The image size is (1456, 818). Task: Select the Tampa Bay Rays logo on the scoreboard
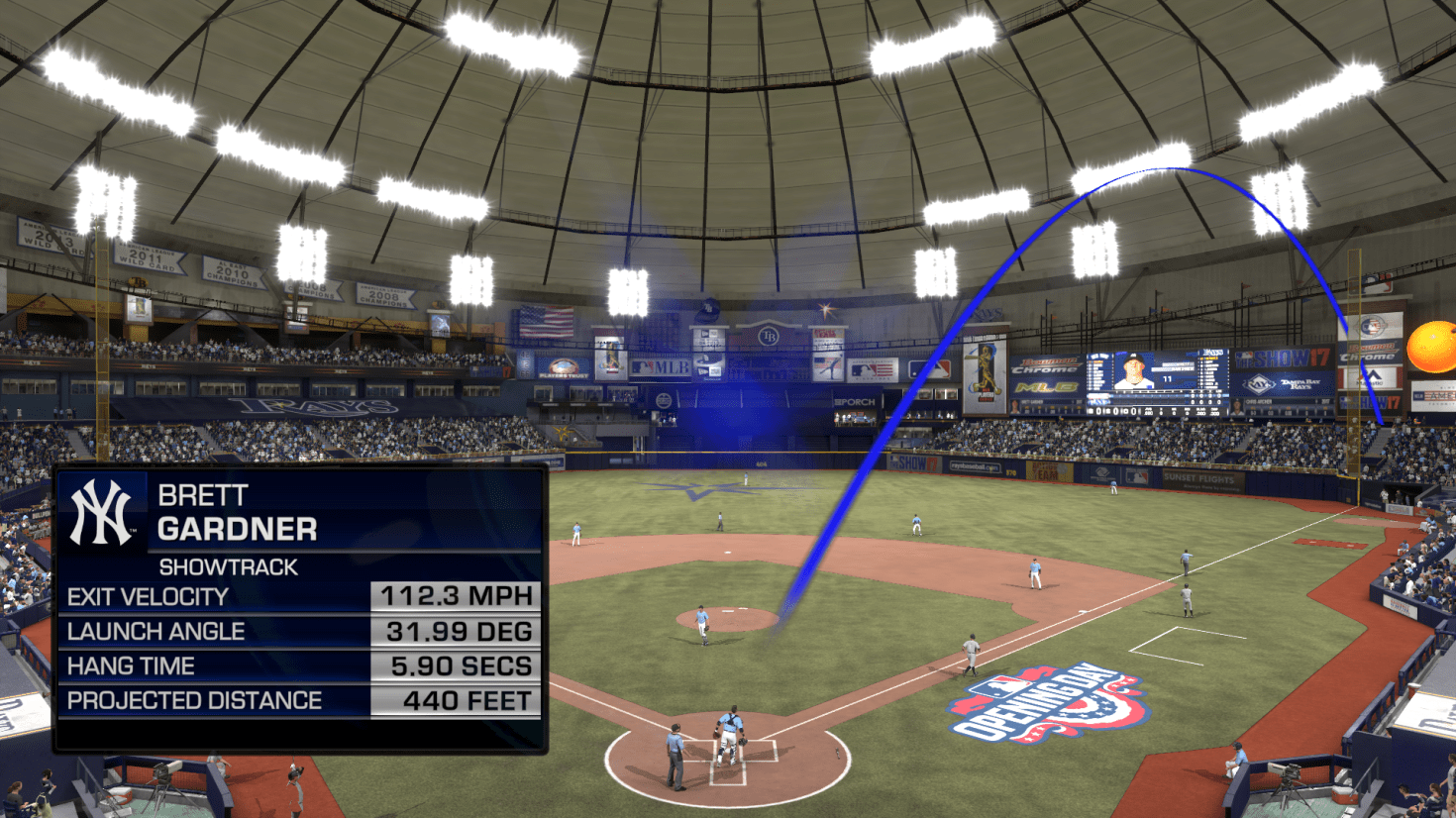coord(1259,383)
